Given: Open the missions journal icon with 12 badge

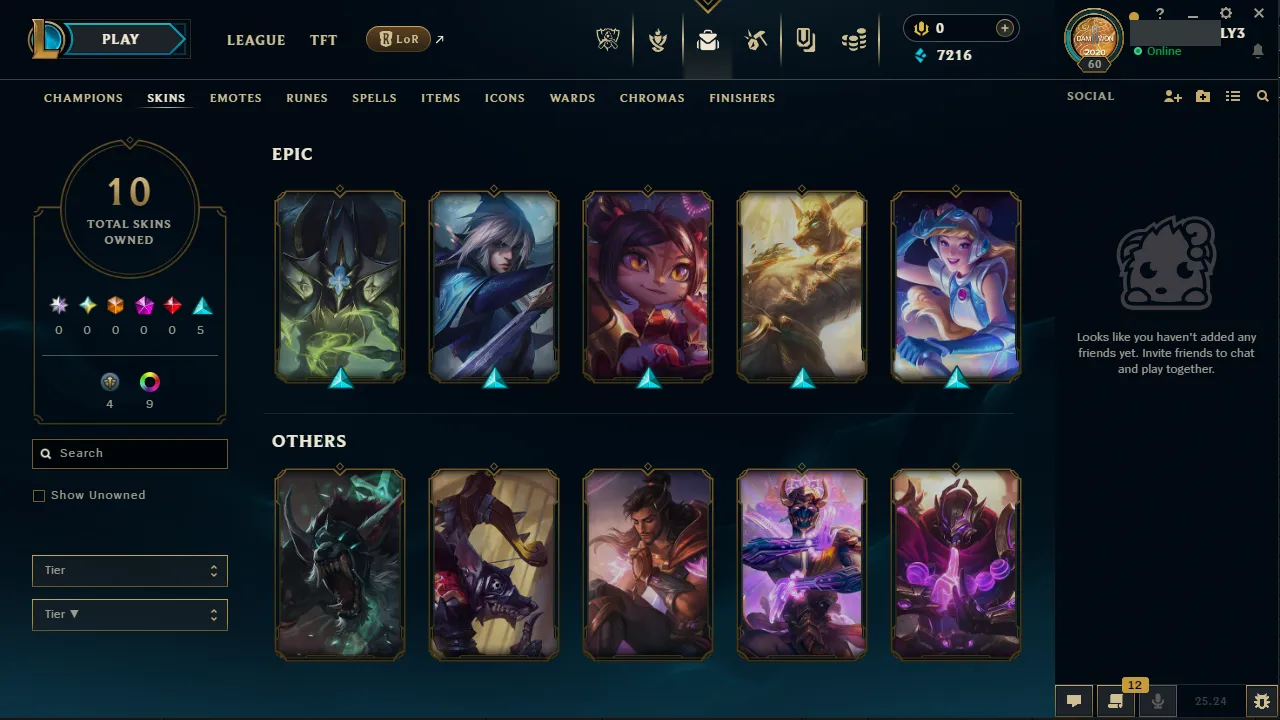Looking at the screenshot, I should click(1115, 701).
